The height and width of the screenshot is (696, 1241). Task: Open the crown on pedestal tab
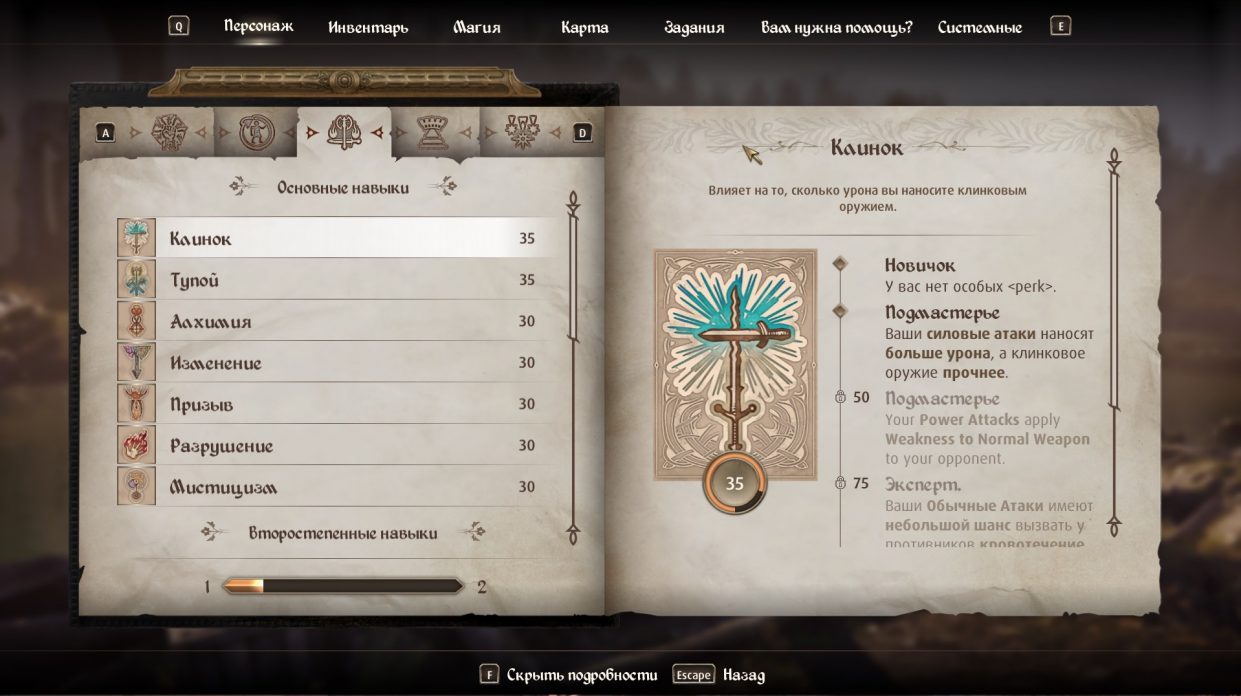point(433,132)
